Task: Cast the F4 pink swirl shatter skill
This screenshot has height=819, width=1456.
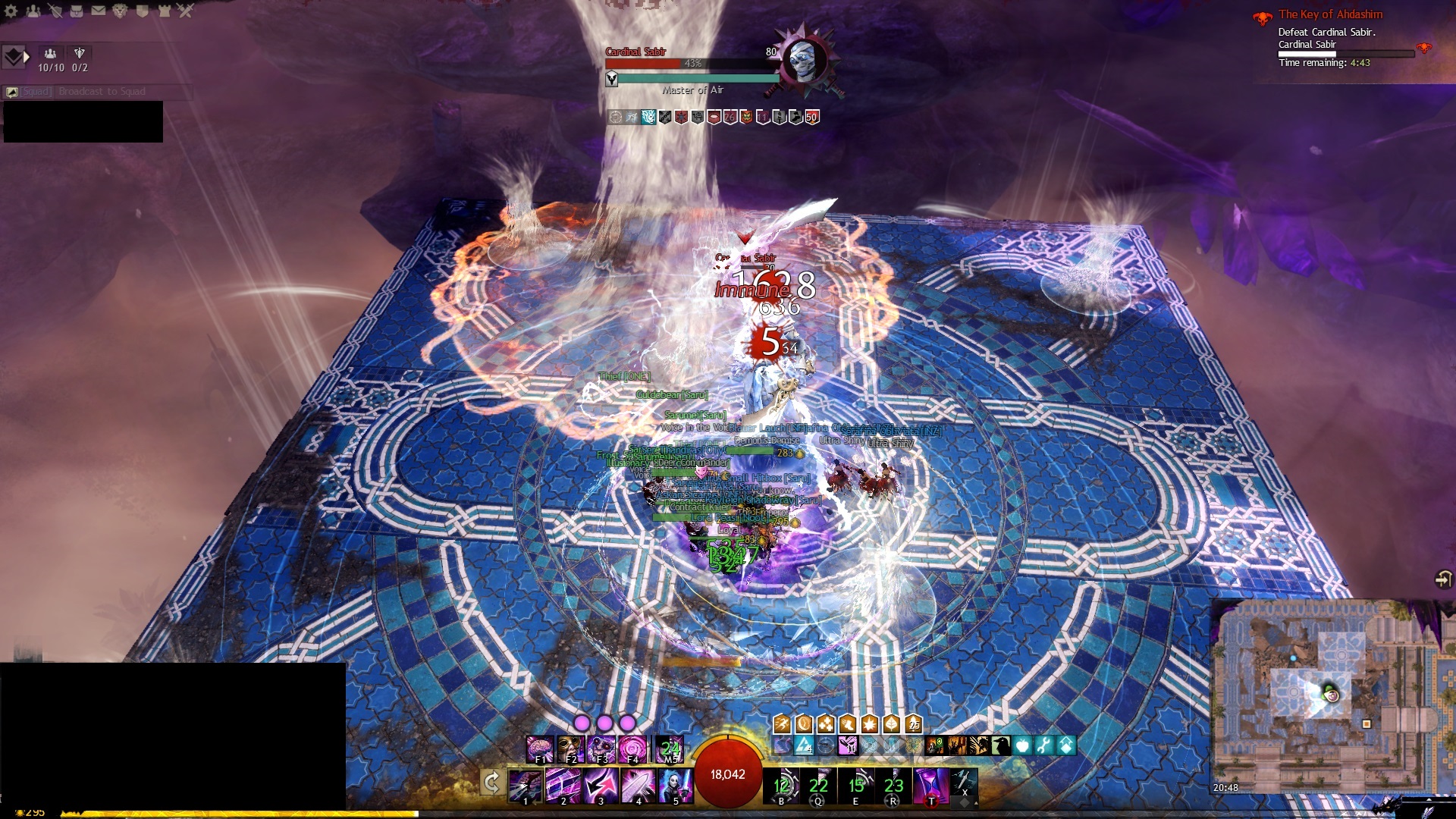Action: tap(632, 748)
